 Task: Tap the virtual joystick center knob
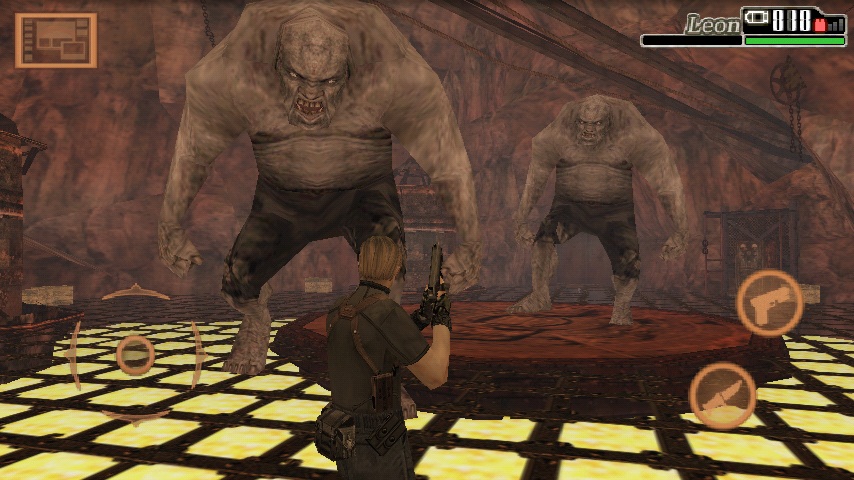[135, 354]
